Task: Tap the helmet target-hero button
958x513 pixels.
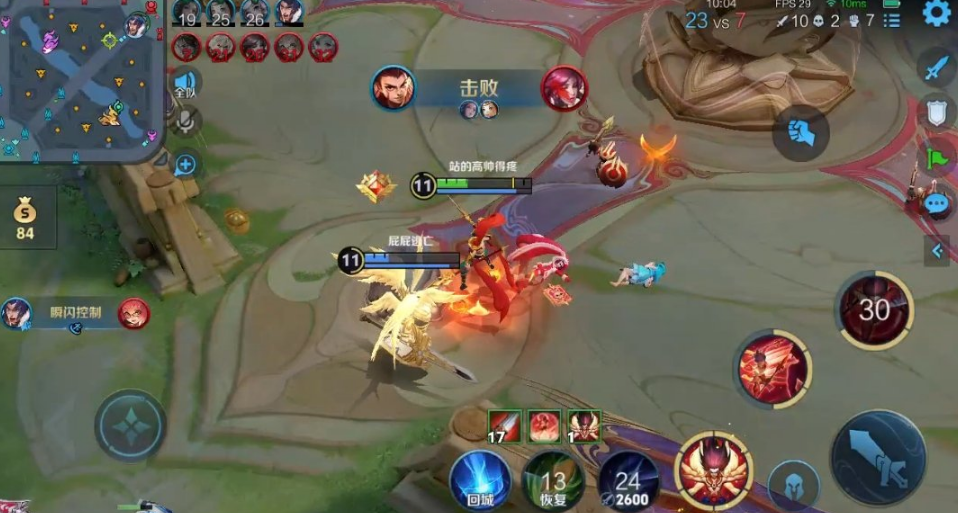Action: [795, 484]
